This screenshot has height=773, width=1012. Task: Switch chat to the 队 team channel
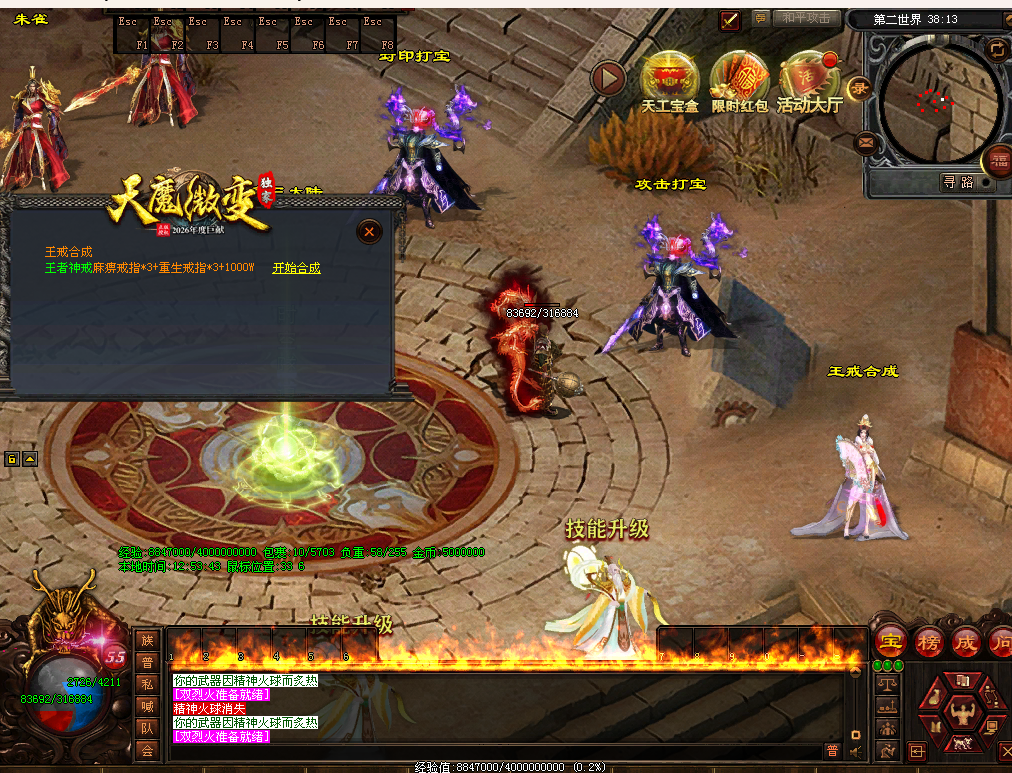[147, 728]
